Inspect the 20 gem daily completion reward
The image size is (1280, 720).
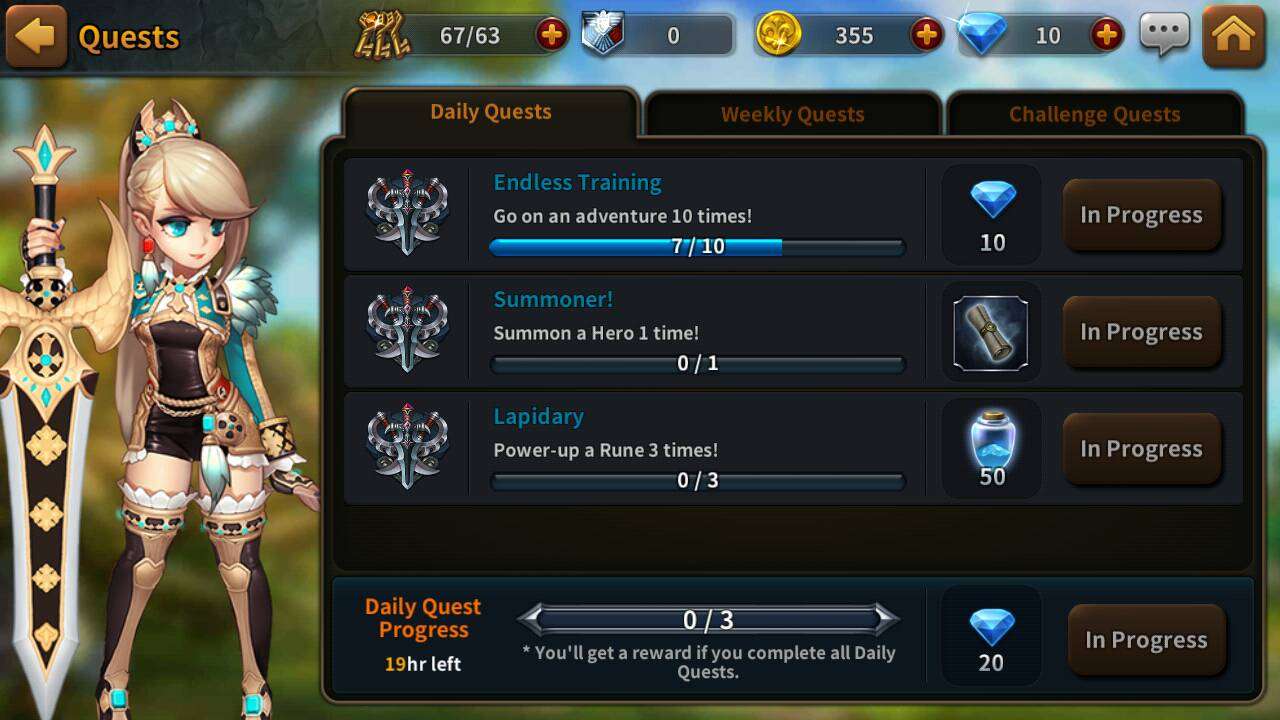pos(991,638)
